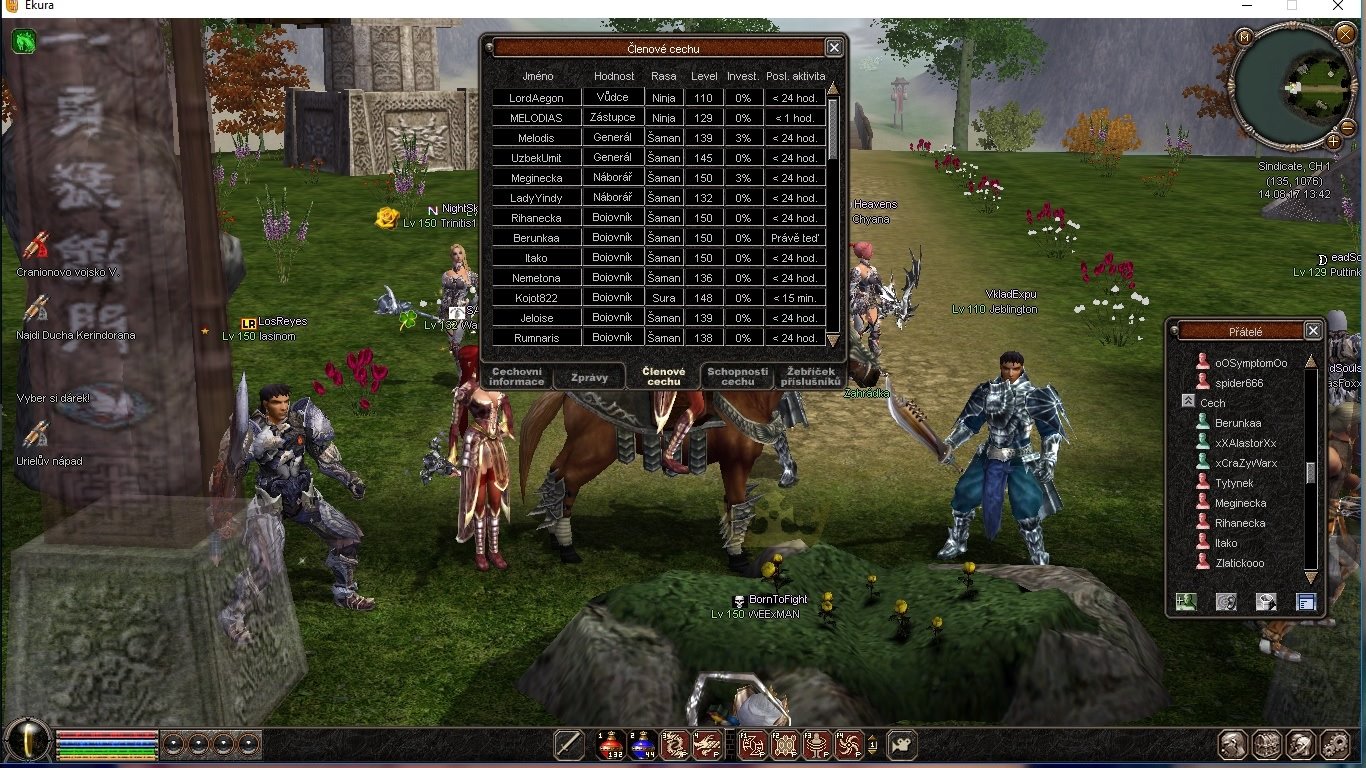Close the Ekura game window
Screen dimensions: 1366x768
(1339, 6)
